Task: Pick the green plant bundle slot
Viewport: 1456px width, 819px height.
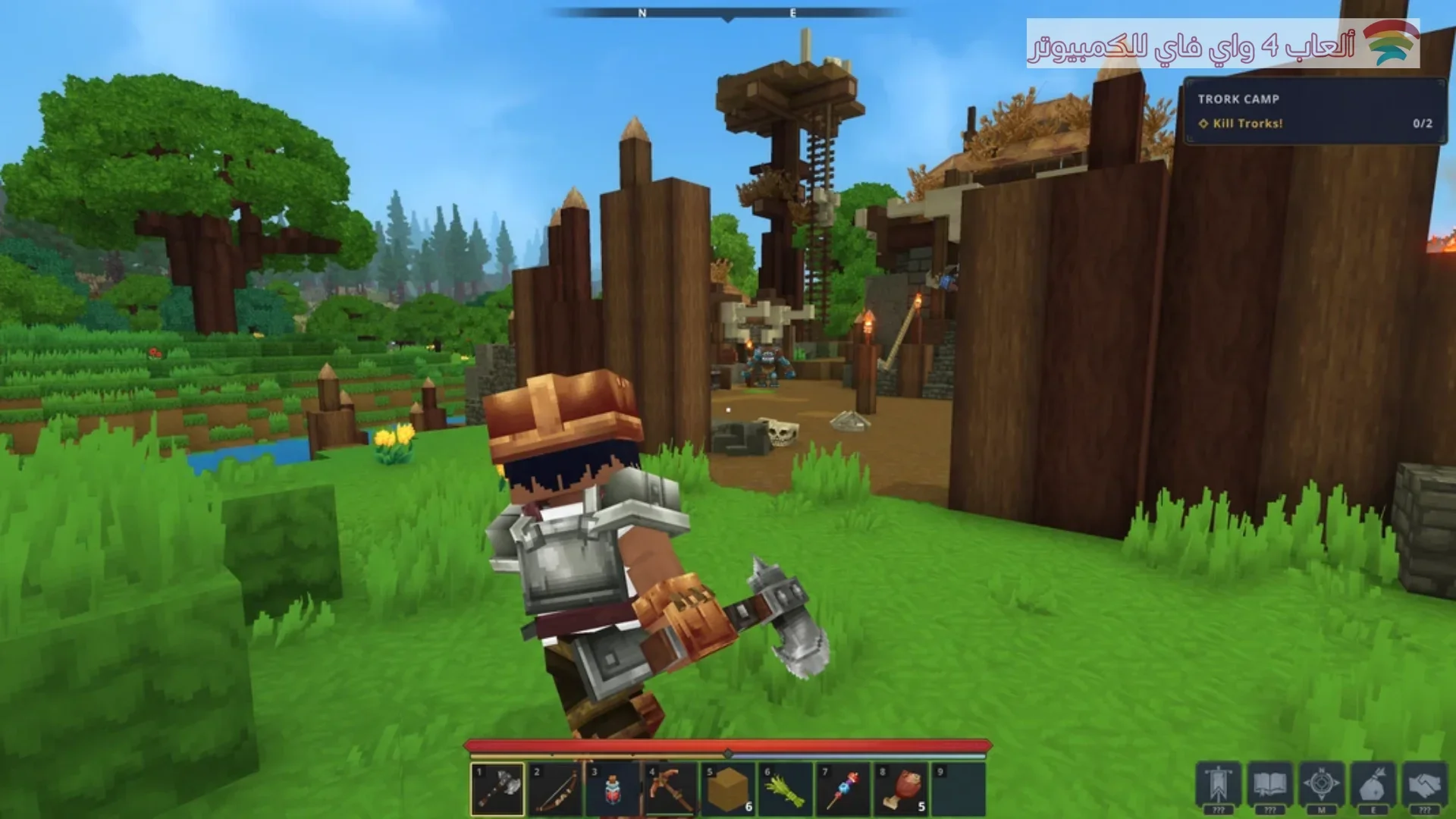Action: pyautogui.click(x=786, y=789)
